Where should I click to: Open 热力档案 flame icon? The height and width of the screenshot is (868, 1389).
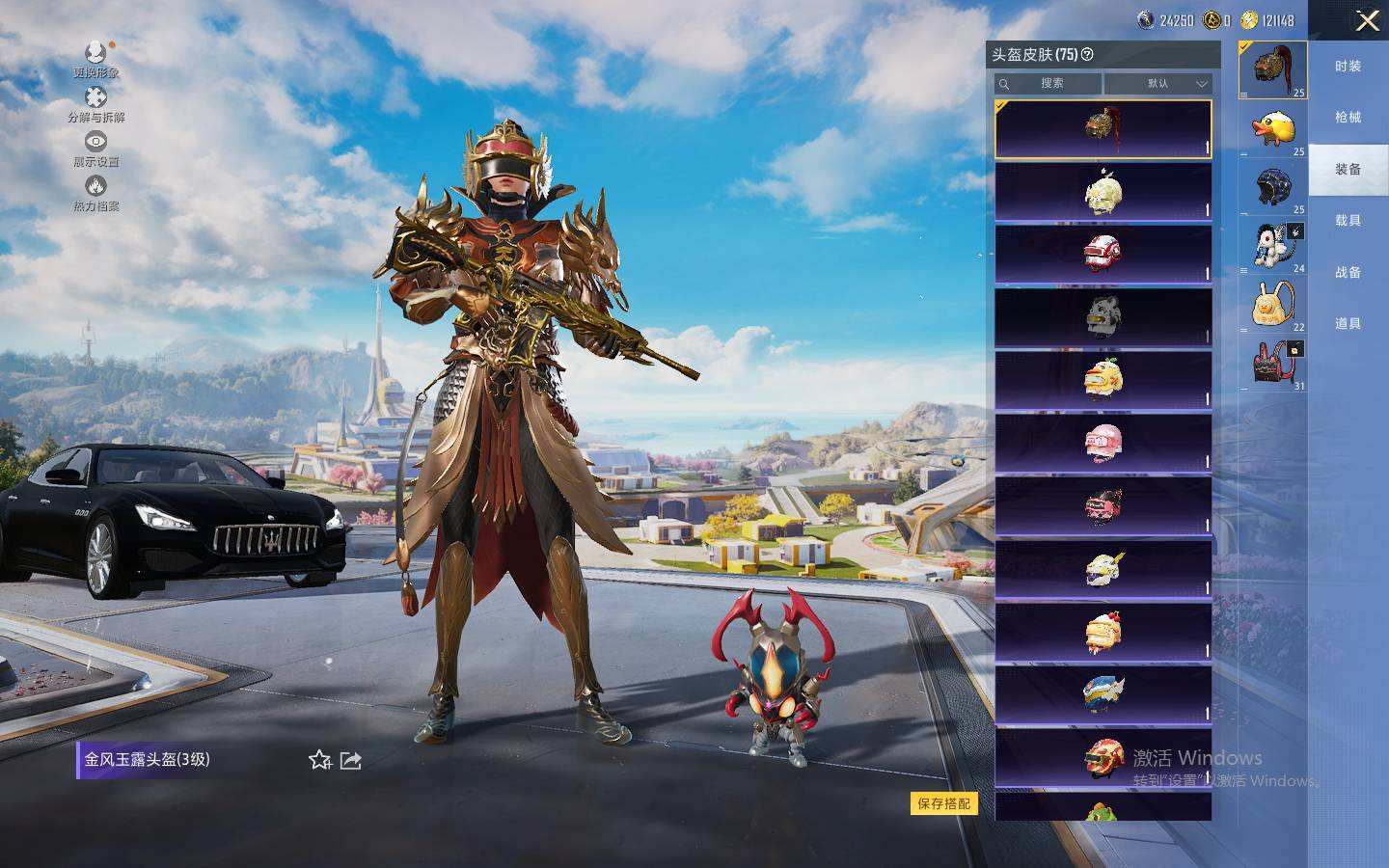click(95, 192)
